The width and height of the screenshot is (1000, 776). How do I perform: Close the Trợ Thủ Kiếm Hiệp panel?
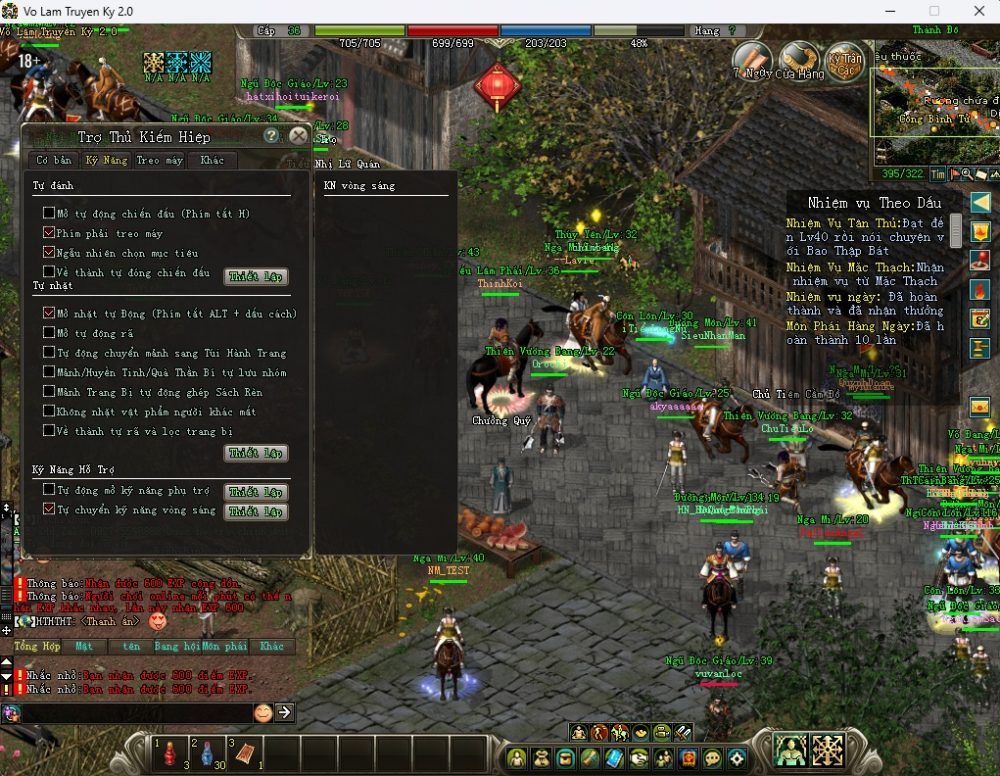[x=298, y=136]
